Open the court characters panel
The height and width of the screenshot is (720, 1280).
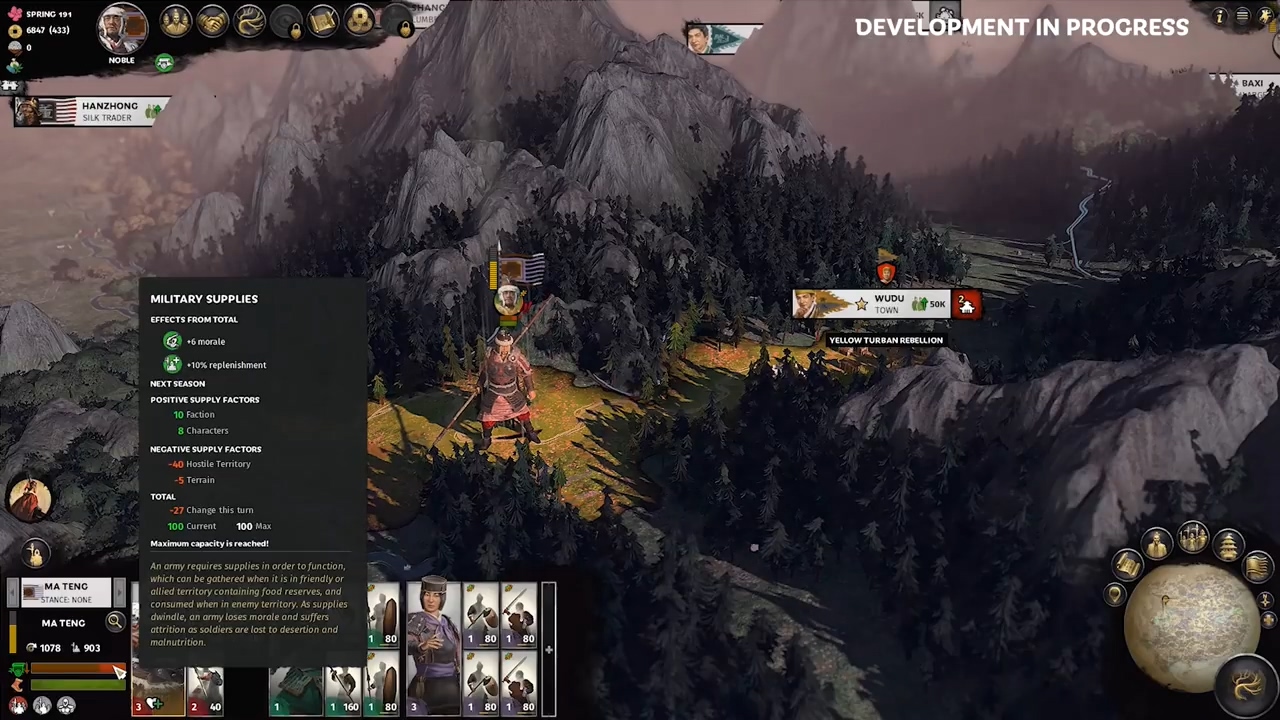pyautogui.click(x=176, y=21)
